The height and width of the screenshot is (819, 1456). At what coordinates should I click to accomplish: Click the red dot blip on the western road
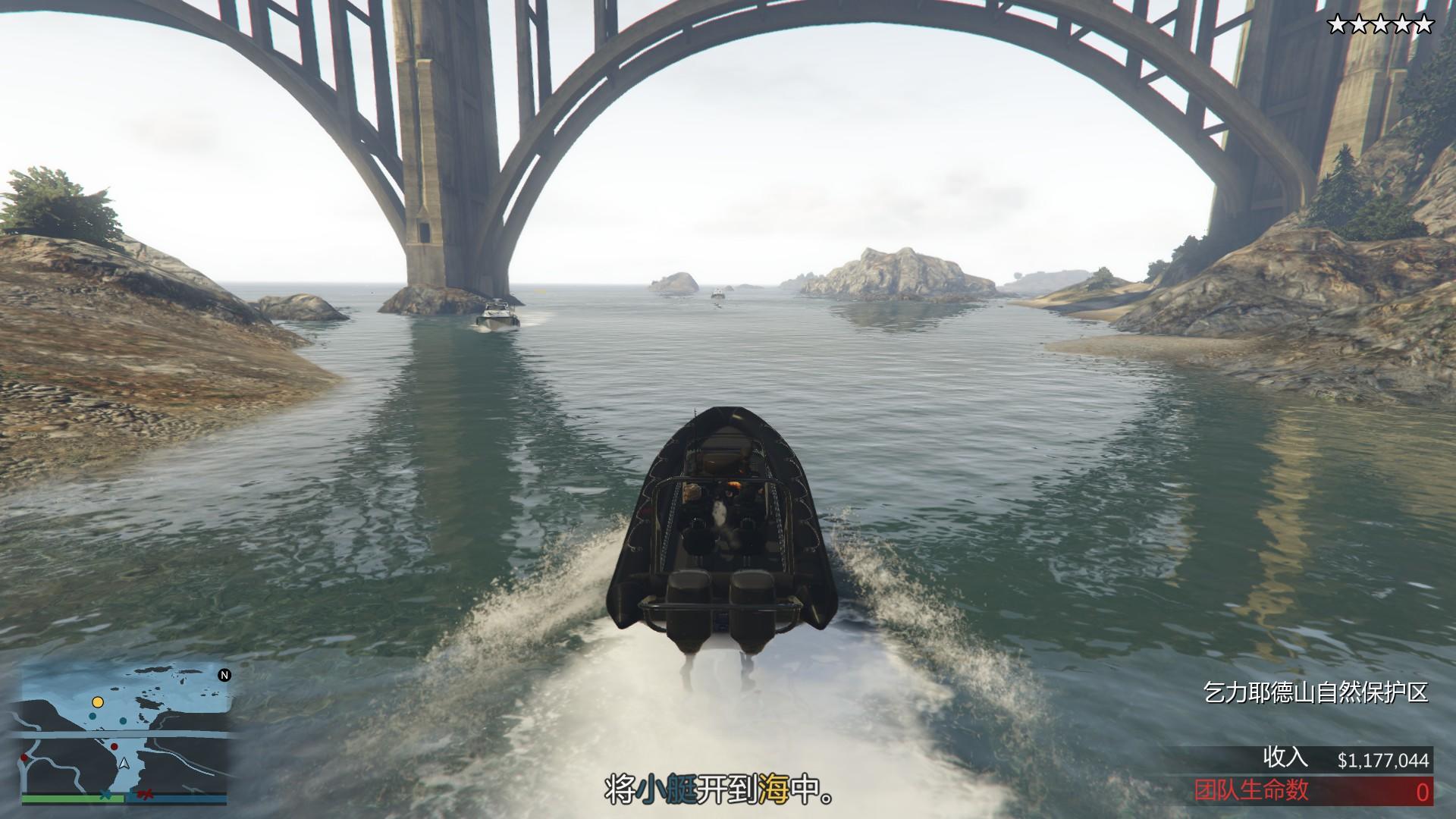point(24,758)
